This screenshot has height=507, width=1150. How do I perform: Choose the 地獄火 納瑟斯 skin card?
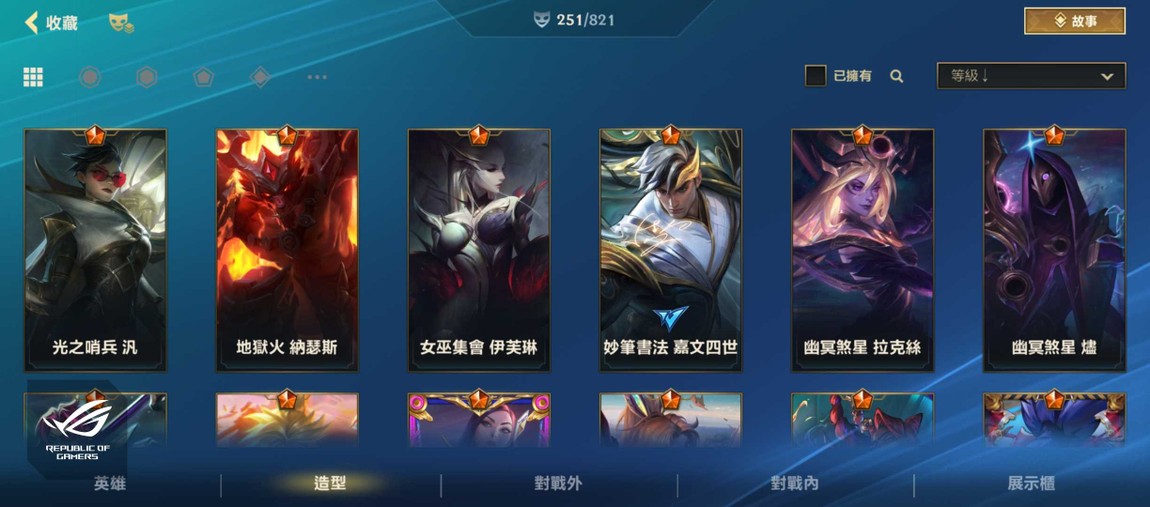tap(287, 250)
